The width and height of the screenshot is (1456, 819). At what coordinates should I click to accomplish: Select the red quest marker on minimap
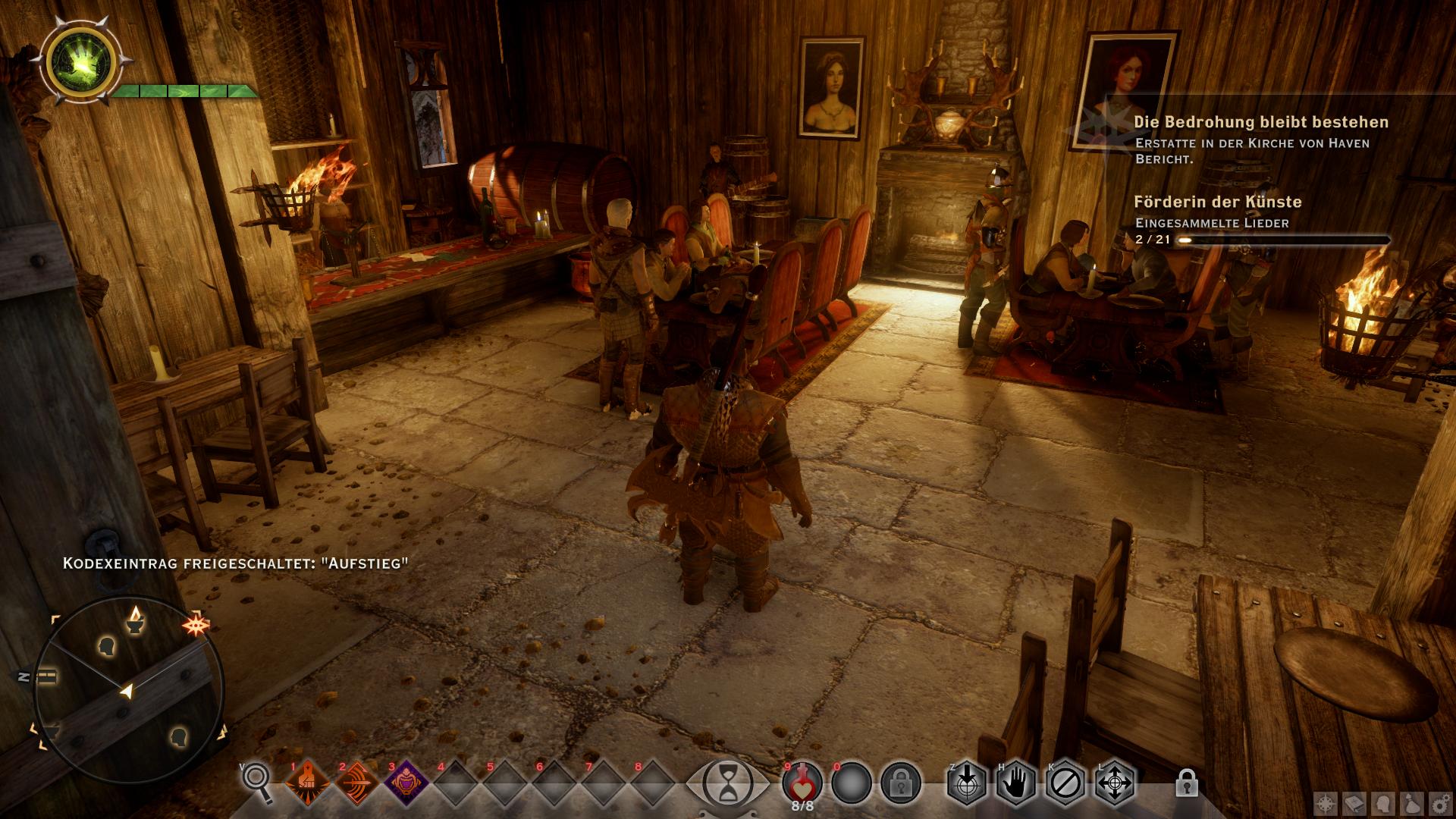pyautogui.click(x=195, y=626)
